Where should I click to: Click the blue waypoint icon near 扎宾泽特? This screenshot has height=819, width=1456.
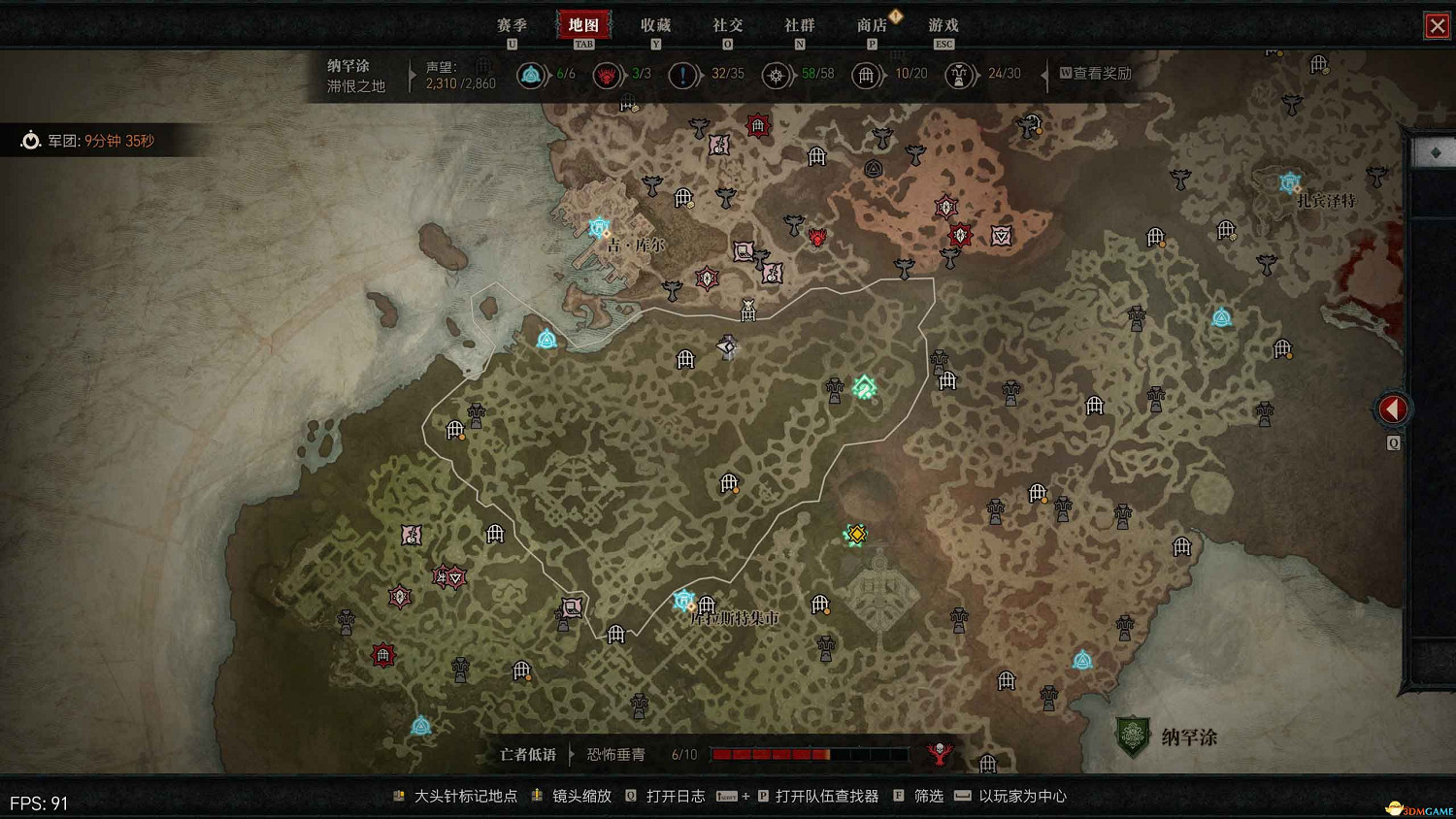tap(1288, 180)
